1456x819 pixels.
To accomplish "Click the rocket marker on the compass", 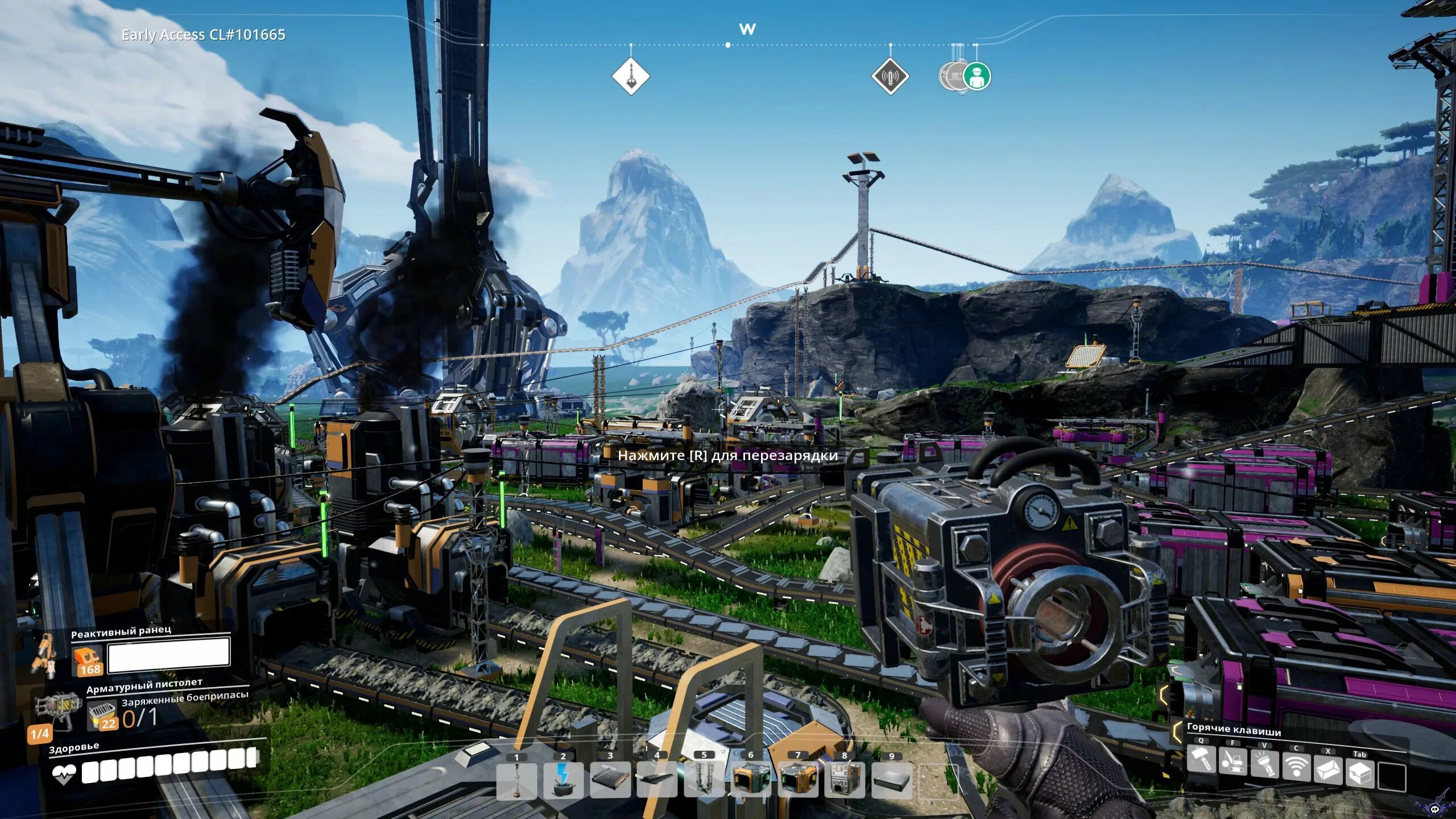I will click(631, 76).
